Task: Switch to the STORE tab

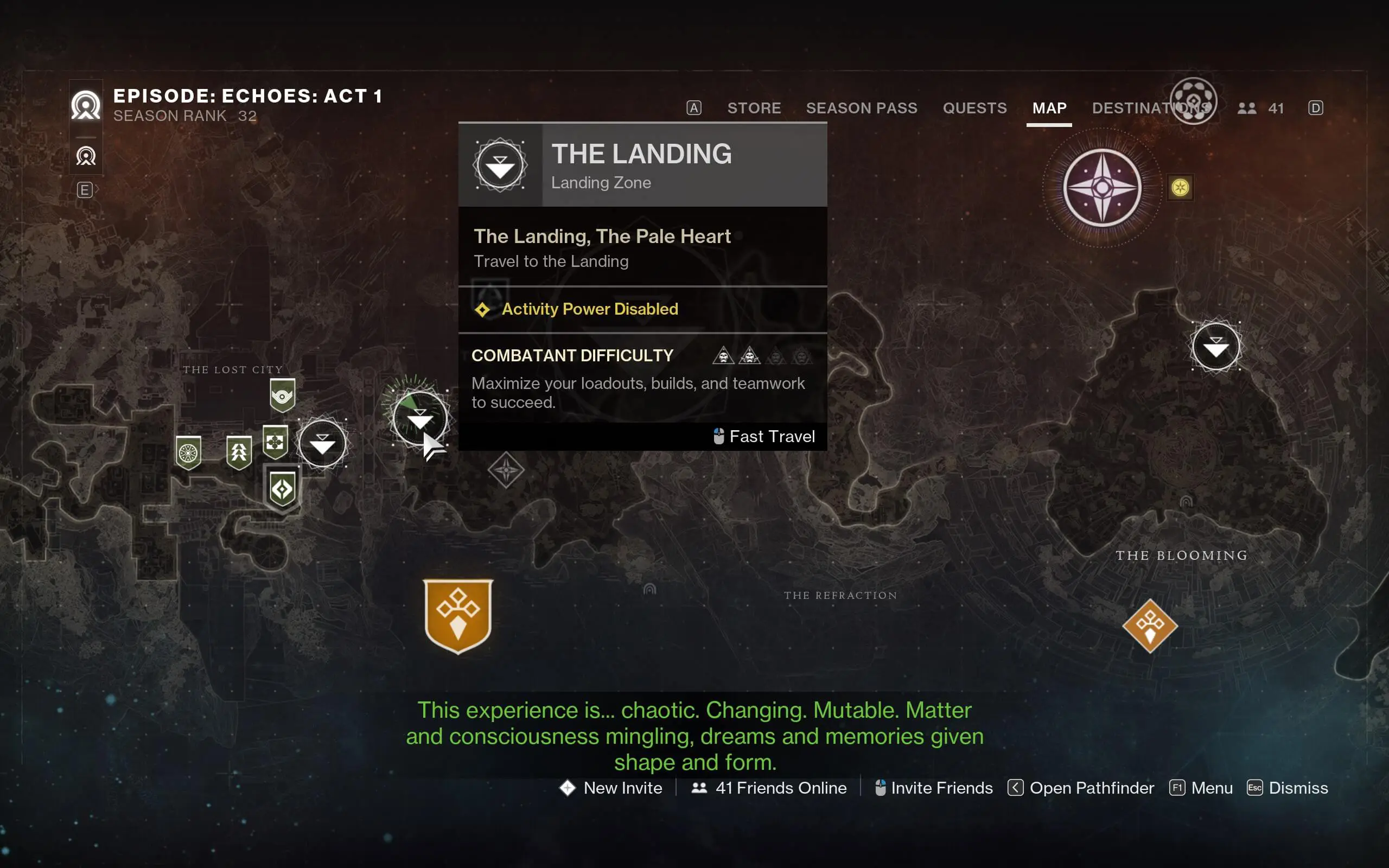Action: [754, 108]
